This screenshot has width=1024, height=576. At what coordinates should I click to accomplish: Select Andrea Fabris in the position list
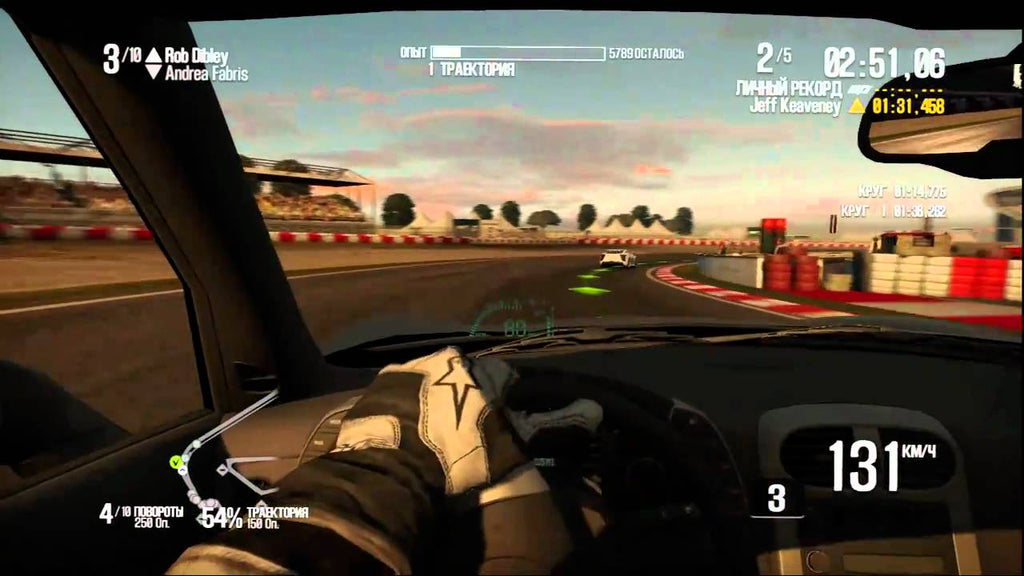[x=206, y=73]
